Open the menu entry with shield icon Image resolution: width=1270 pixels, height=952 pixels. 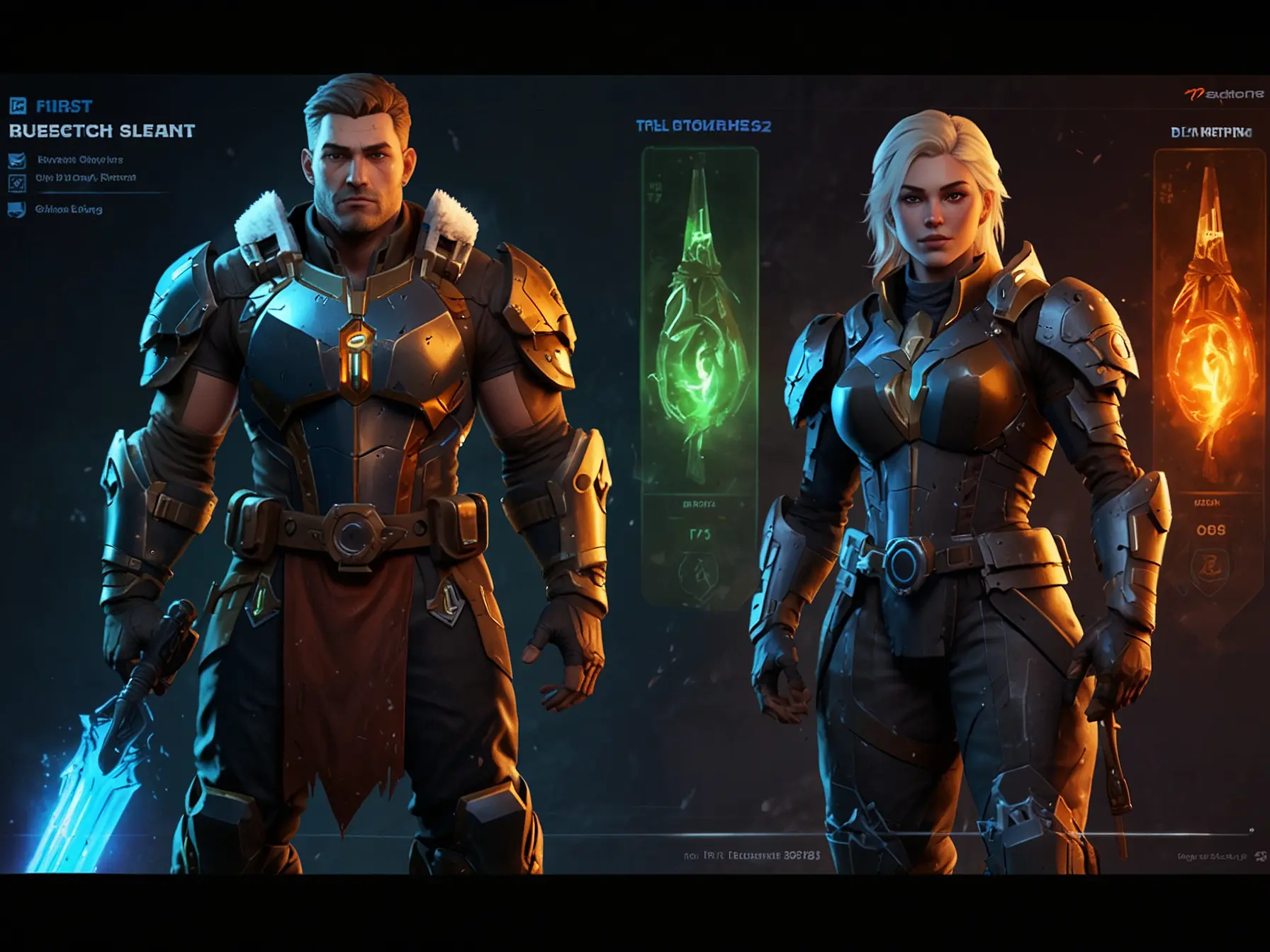pyautogui.click(x=17, y=210)
